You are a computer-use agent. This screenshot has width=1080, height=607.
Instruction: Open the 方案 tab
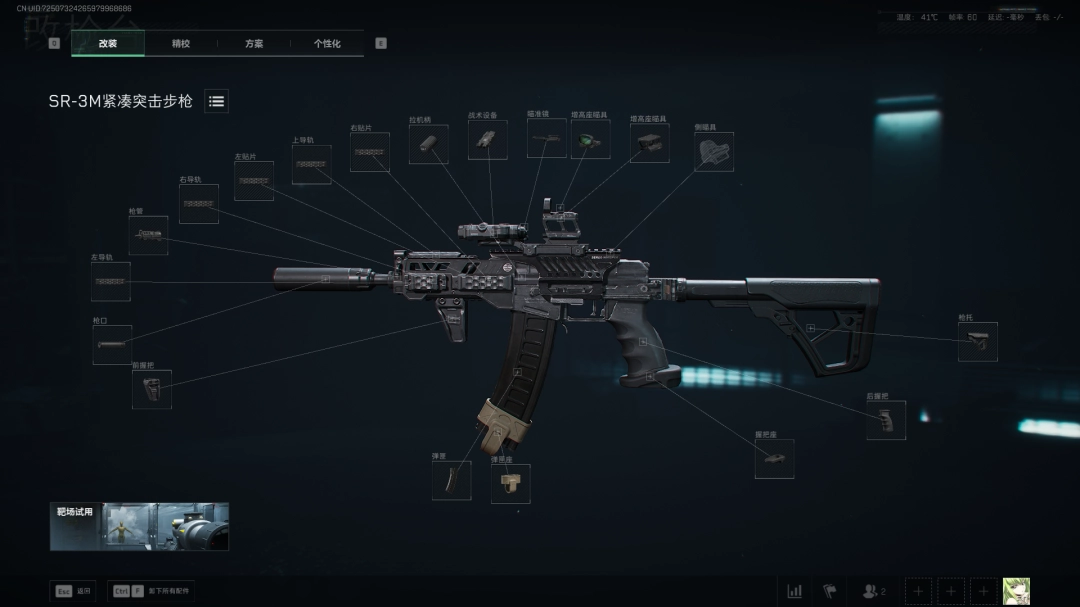(x=254, y=44)
